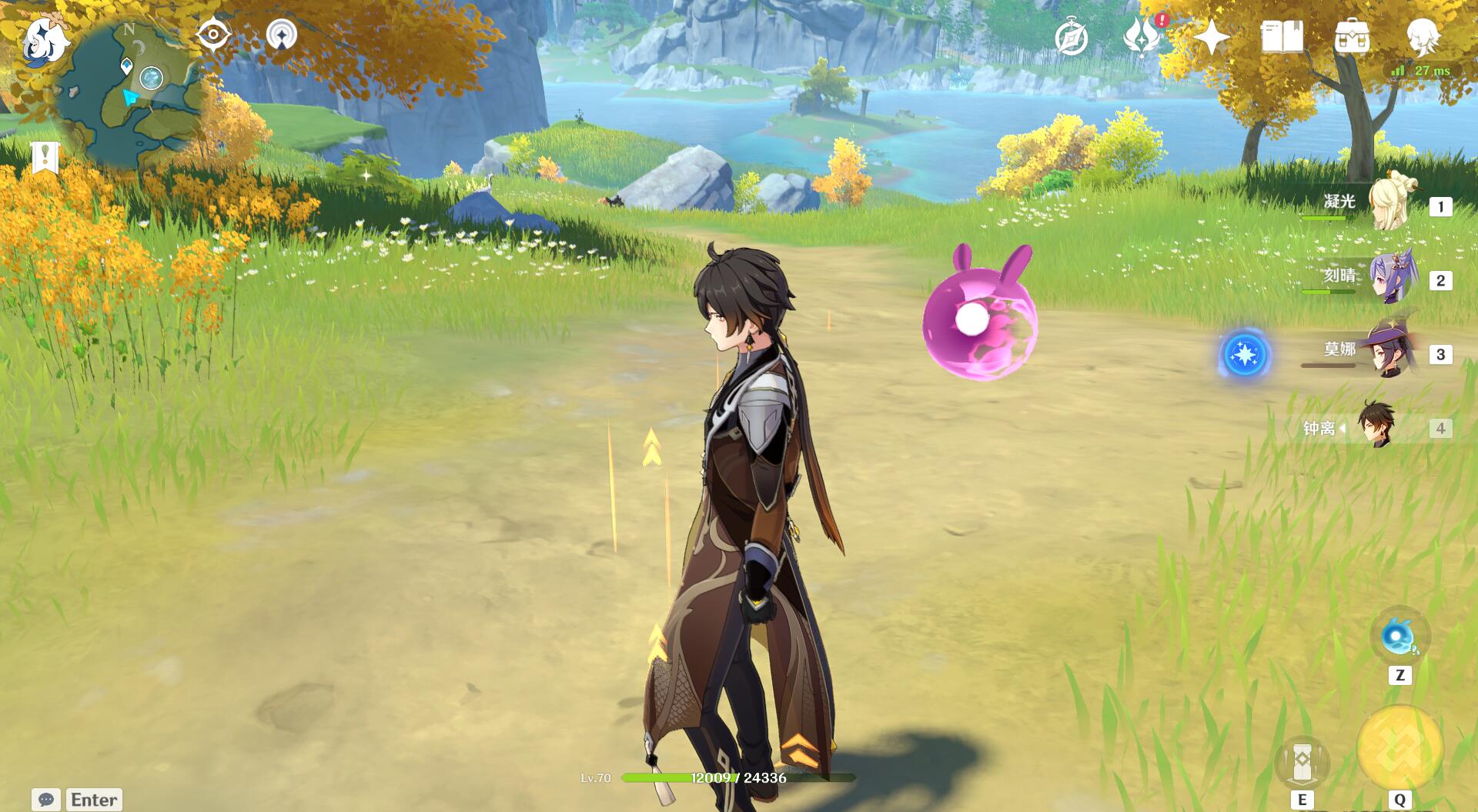Open the co-op mode icon
The height and width of the screenshot is (812, 1478).
282,35
